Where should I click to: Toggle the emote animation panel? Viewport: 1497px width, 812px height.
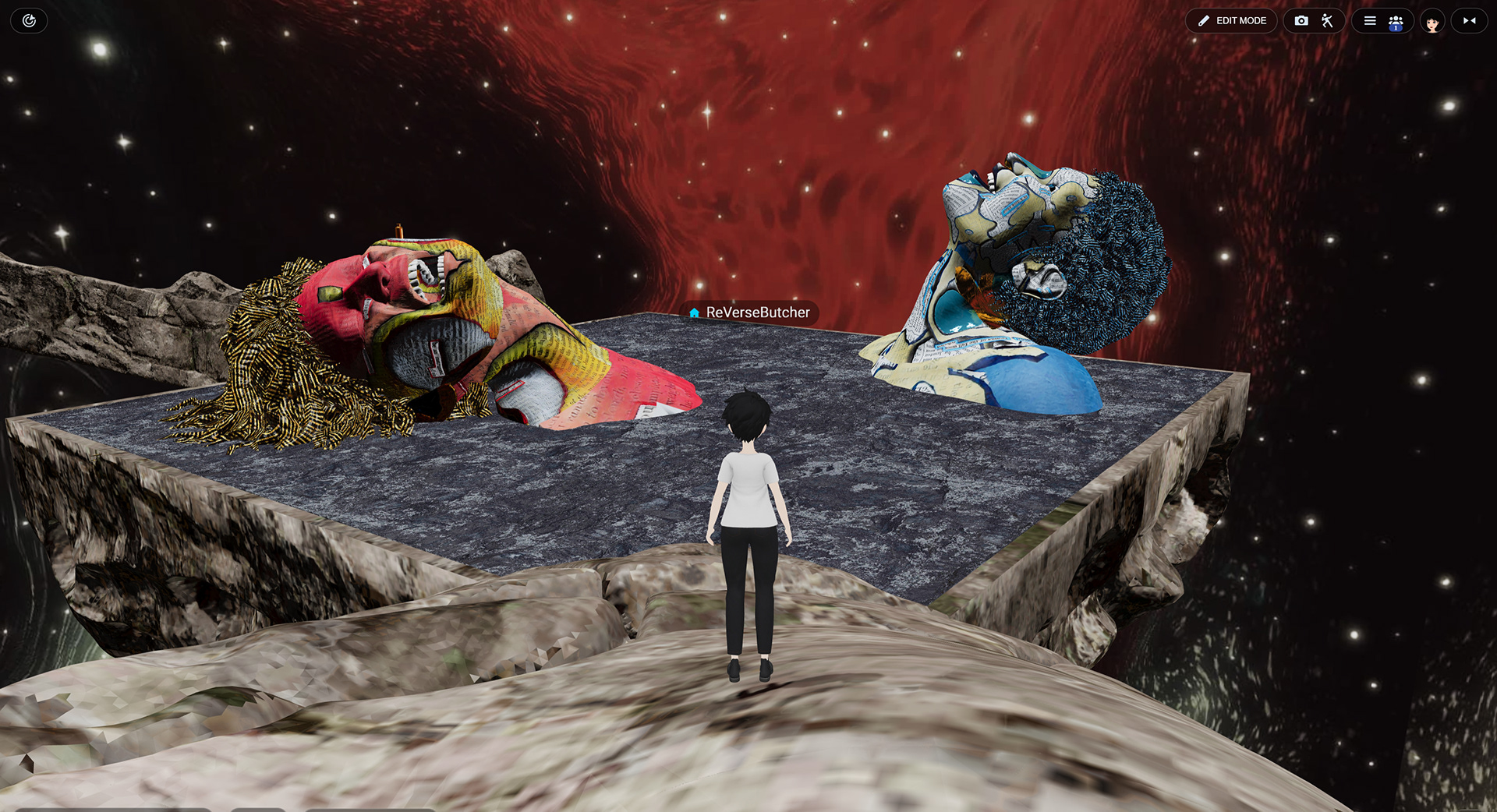click(1328, 20)
